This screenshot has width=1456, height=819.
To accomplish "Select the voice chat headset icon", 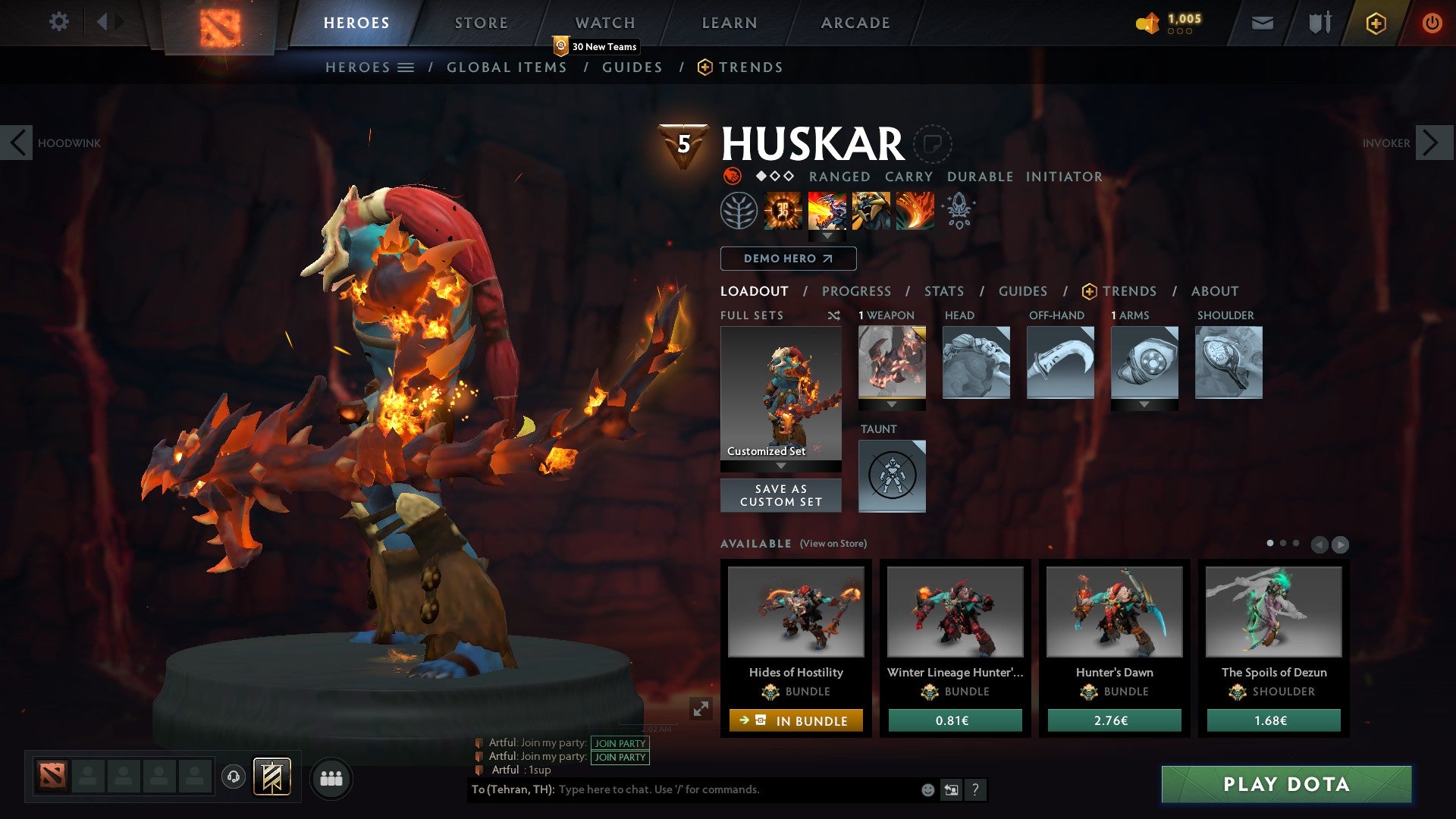I will pos(233,778).
